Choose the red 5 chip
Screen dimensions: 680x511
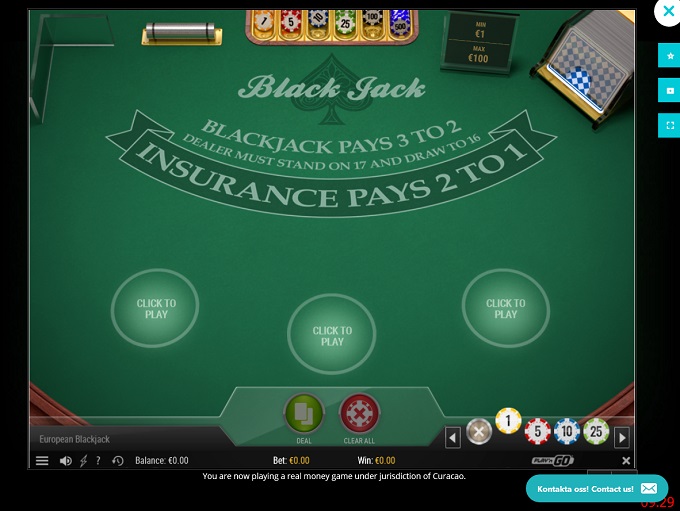[538, 432]
